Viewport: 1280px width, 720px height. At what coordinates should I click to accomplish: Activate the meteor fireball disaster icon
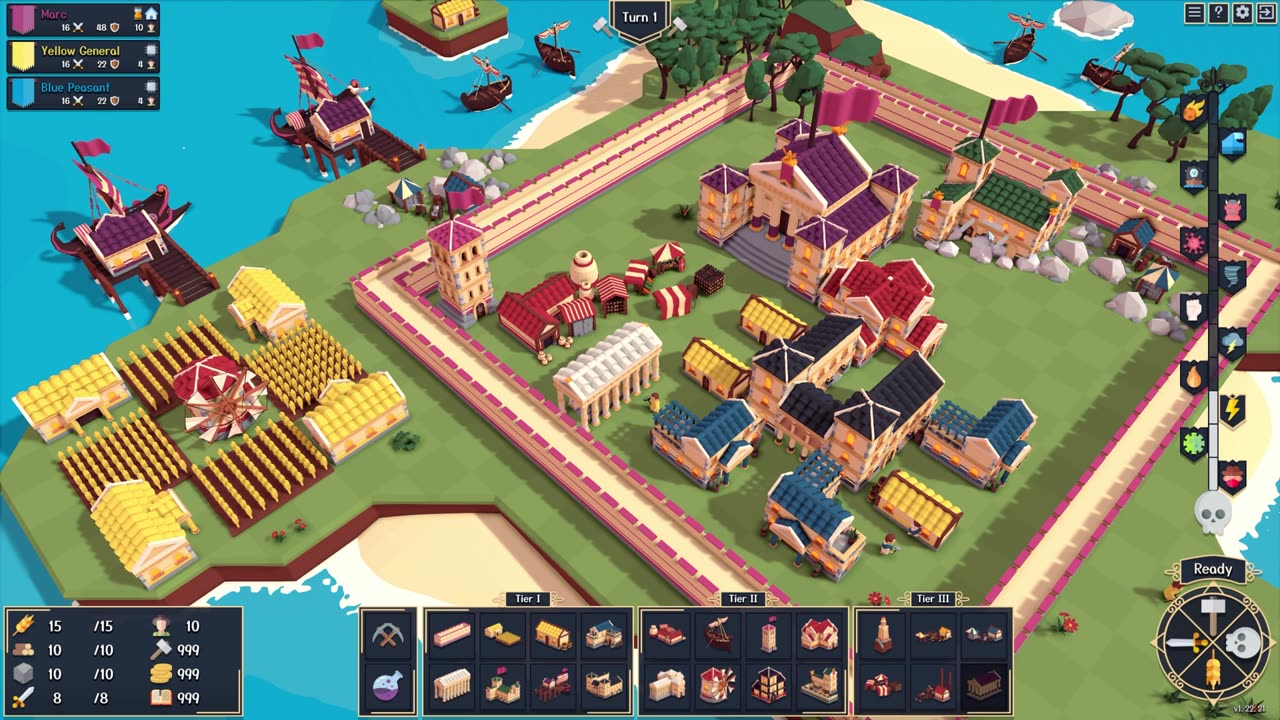(1193, 108)
